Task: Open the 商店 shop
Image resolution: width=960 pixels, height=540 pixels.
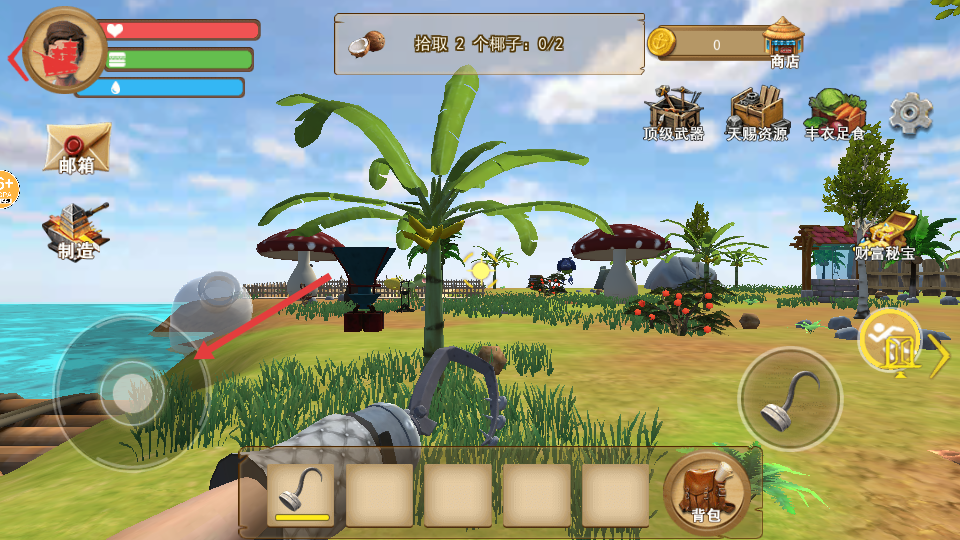Action: tap(784, 44)
